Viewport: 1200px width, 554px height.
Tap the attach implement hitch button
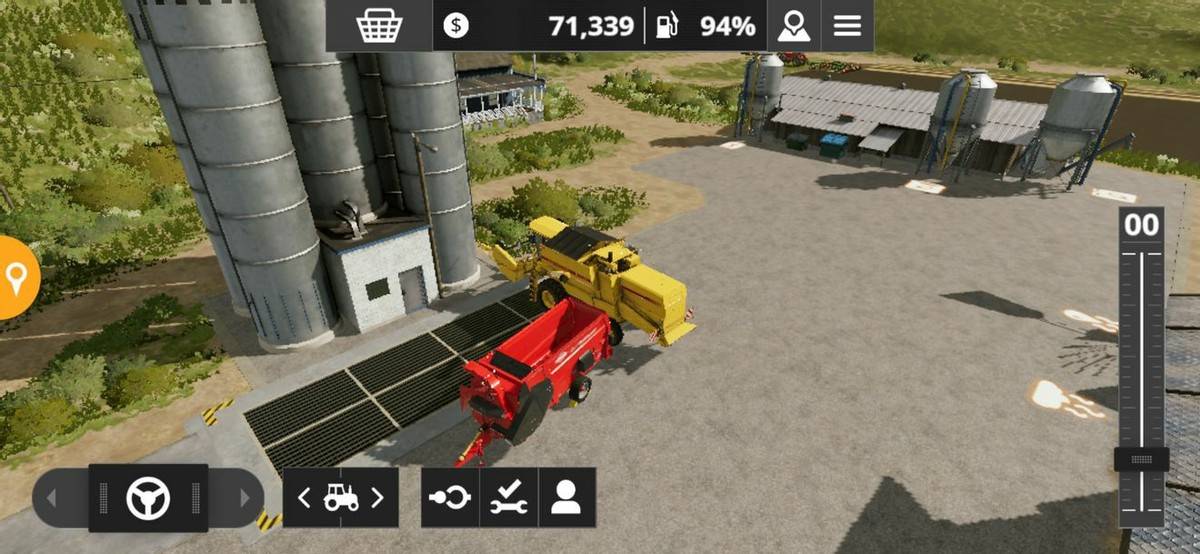450,497
